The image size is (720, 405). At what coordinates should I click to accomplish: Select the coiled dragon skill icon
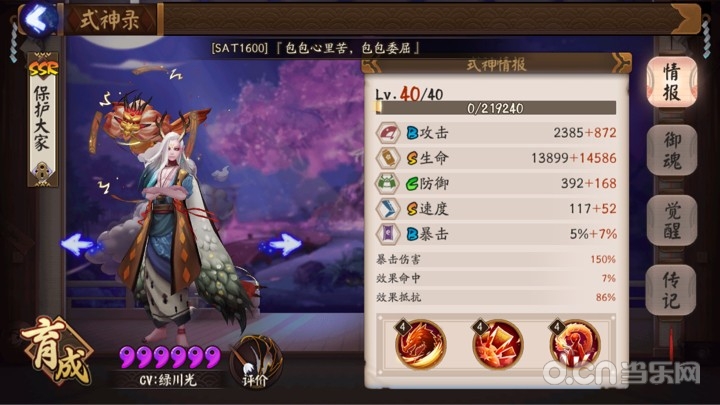pos(574,344)
